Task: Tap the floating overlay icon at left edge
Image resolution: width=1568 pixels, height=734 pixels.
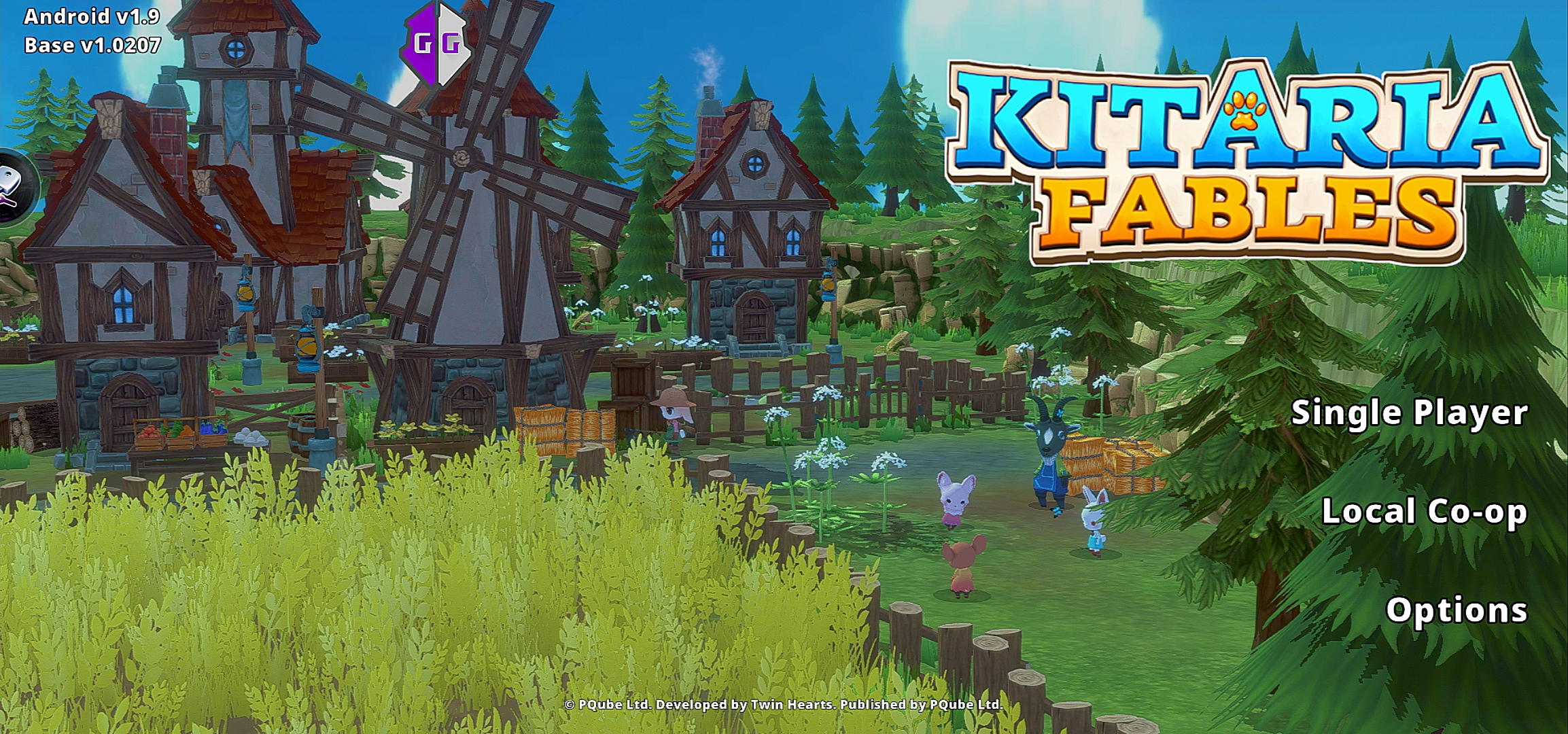Action: 14,184
